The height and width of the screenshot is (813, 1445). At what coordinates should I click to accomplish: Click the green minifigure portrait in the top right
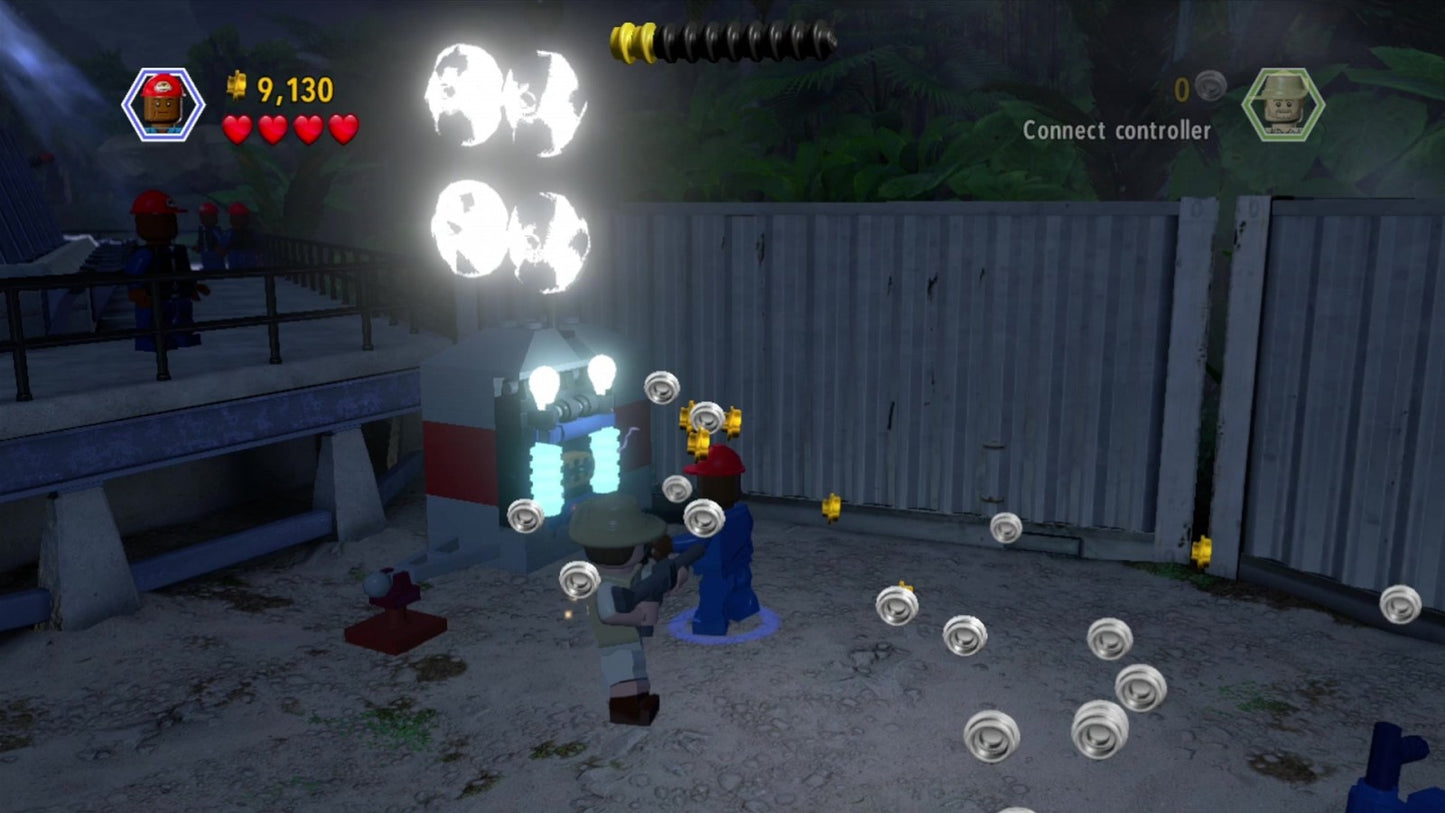(1282, 103)
